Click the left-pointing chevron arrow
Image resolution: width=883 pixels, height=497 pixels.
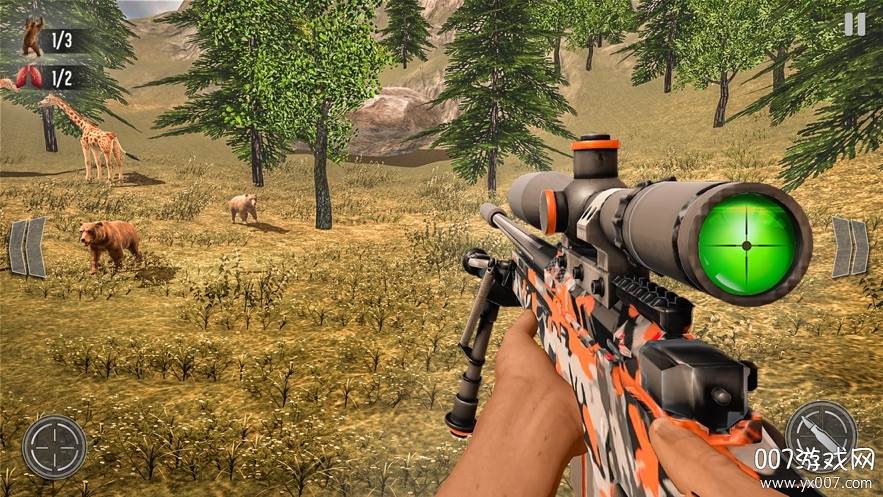(27, 247)
